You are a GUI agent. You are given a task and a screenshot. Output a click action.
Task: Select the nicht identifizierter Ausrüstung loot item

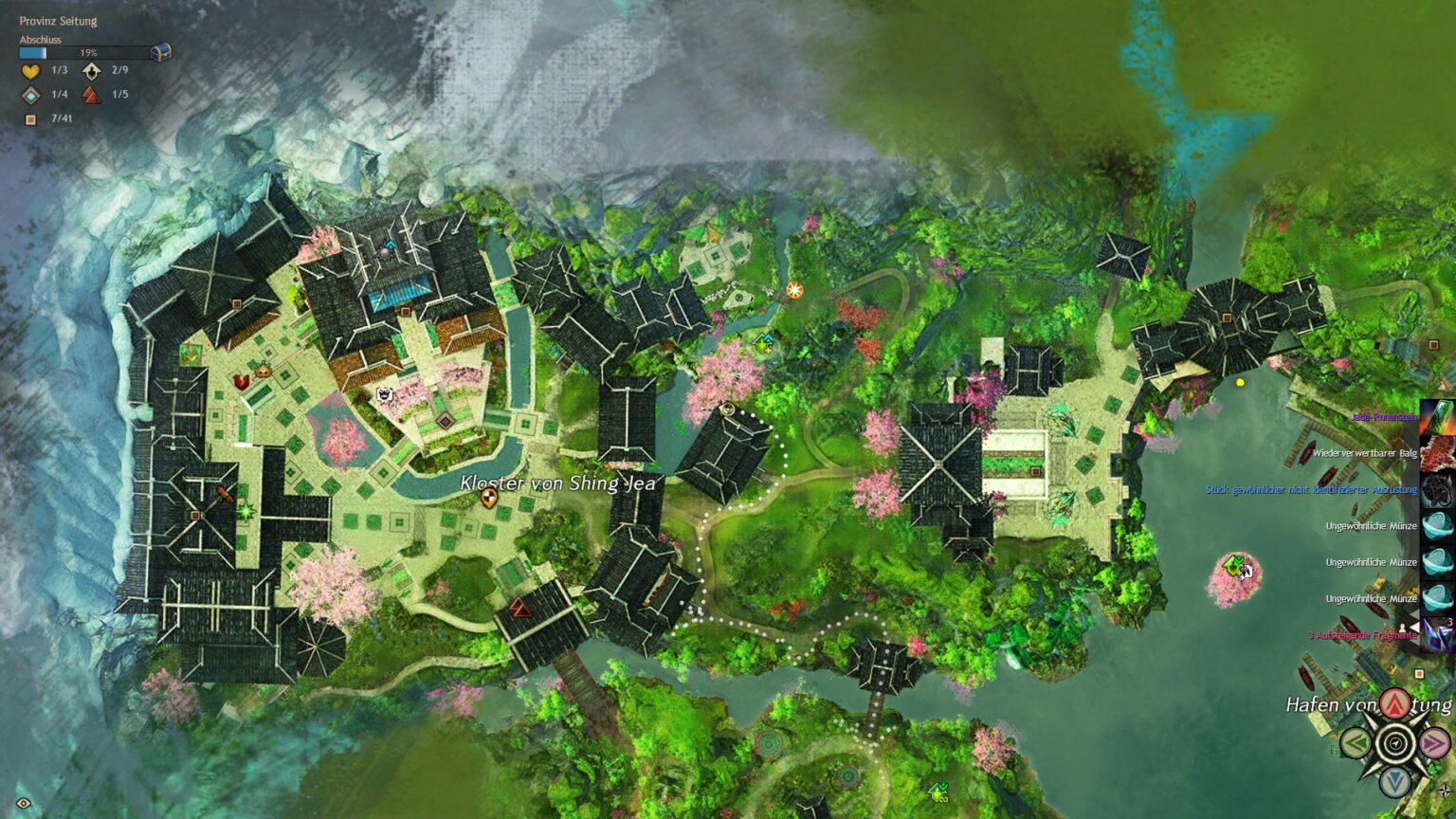tap(1436, 490)
